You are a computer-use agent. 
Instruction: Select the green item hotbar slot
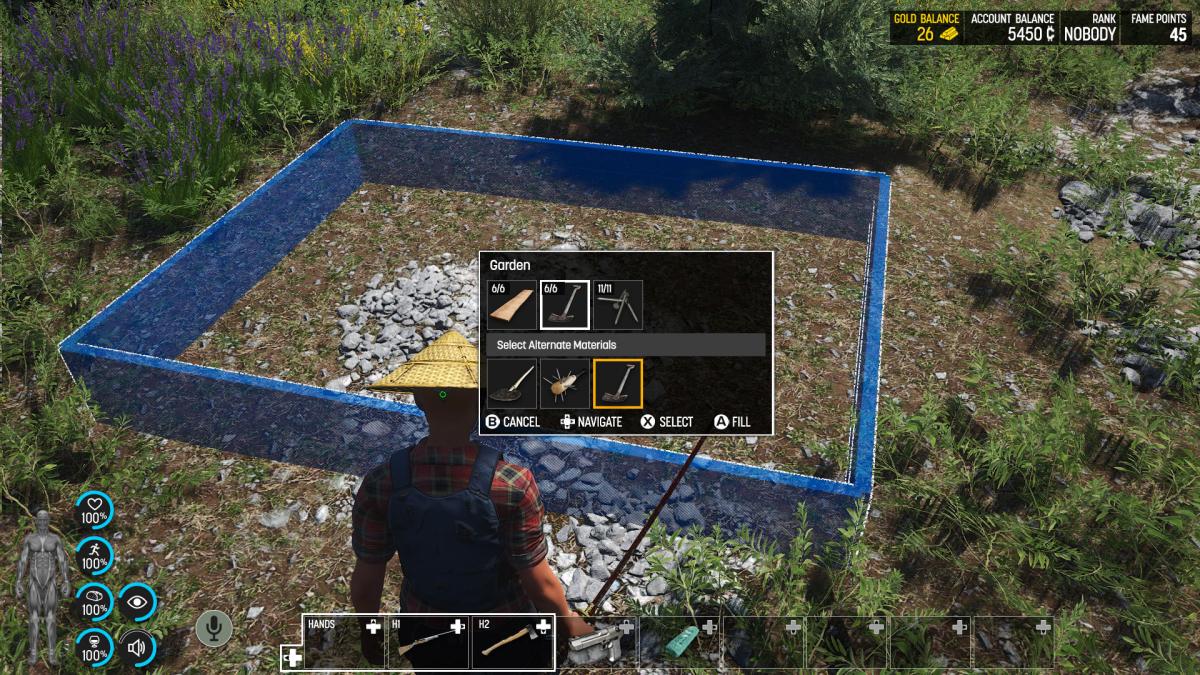(680, 642)
